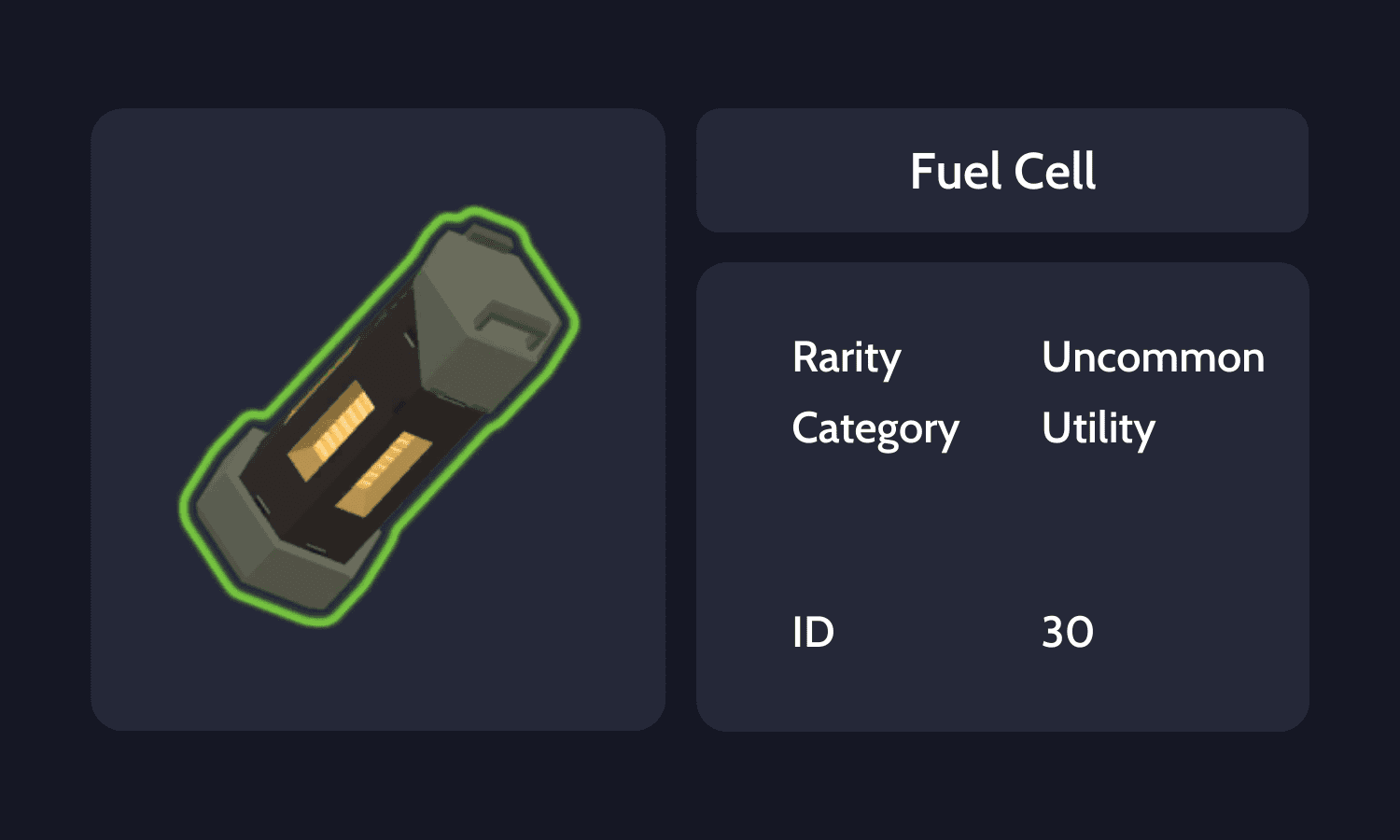The image size is (1400, 840).
Task: Select the item details panel
Action: pyautogui.click(x=1001, y=495)
